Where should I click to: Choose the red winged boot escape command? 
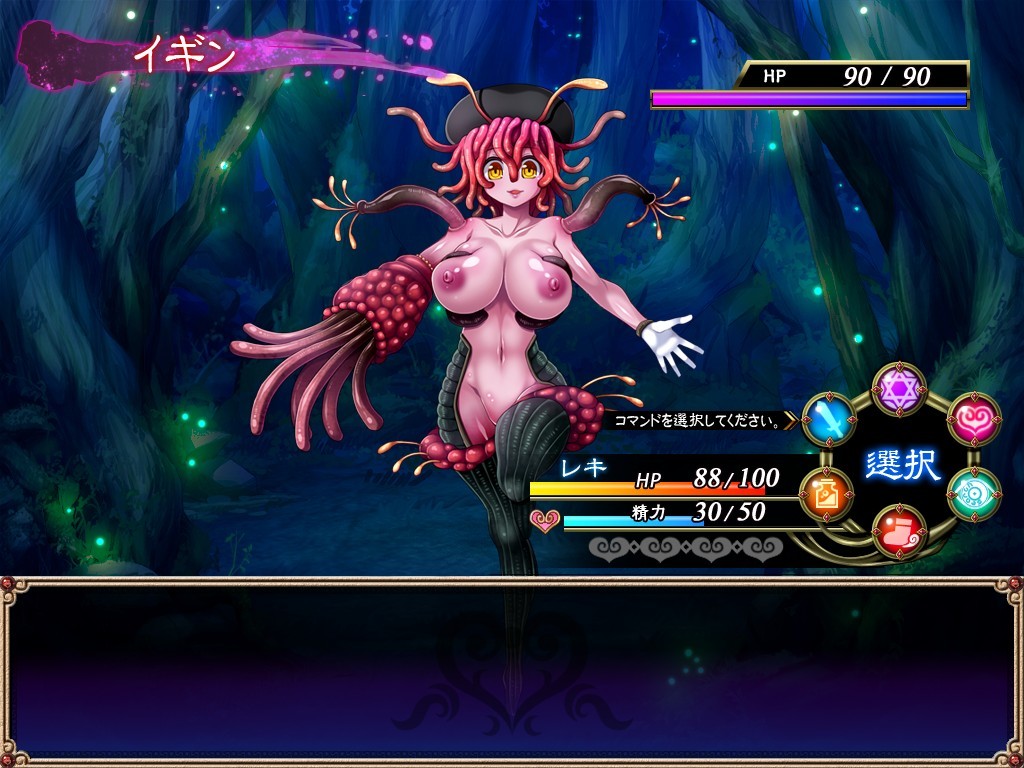point(899,530)
